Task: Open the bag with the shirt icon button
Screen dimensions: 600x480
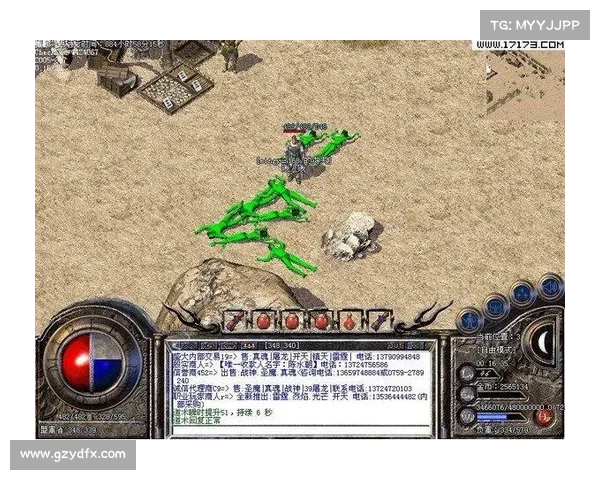Action: pos(496,306)
